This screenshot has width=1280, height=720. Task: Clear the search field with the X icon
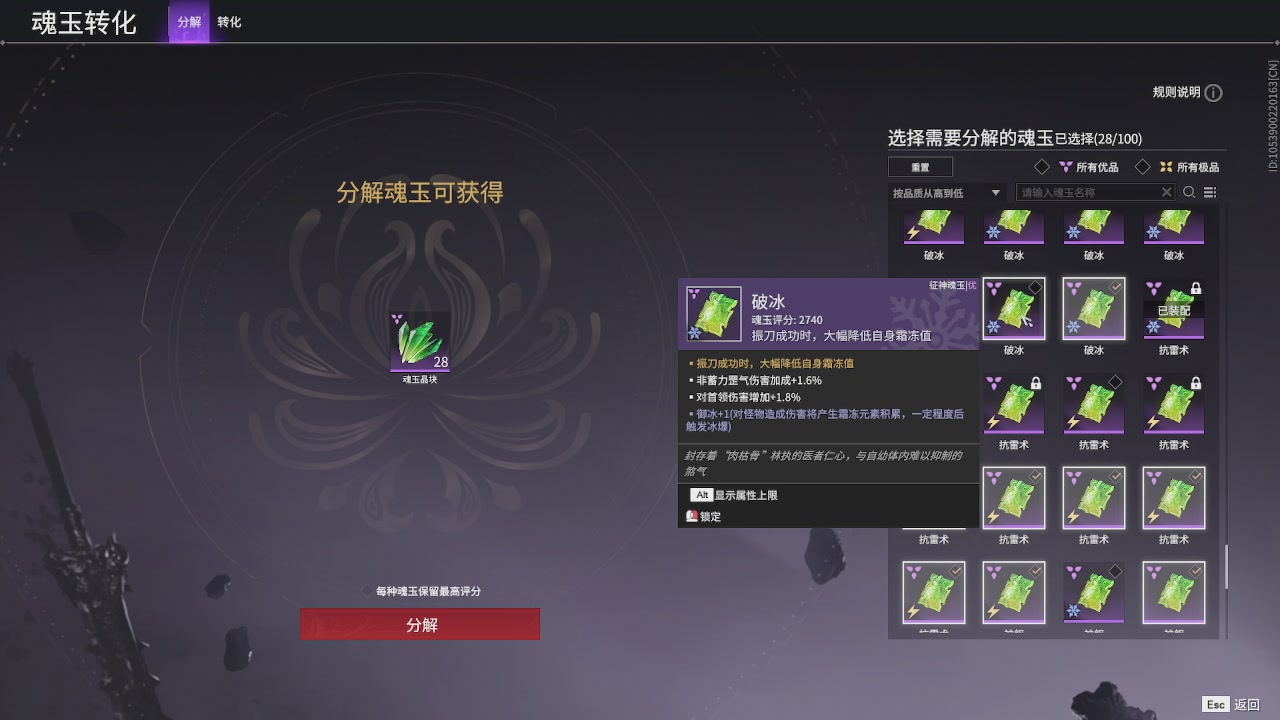click(1166, 191)
